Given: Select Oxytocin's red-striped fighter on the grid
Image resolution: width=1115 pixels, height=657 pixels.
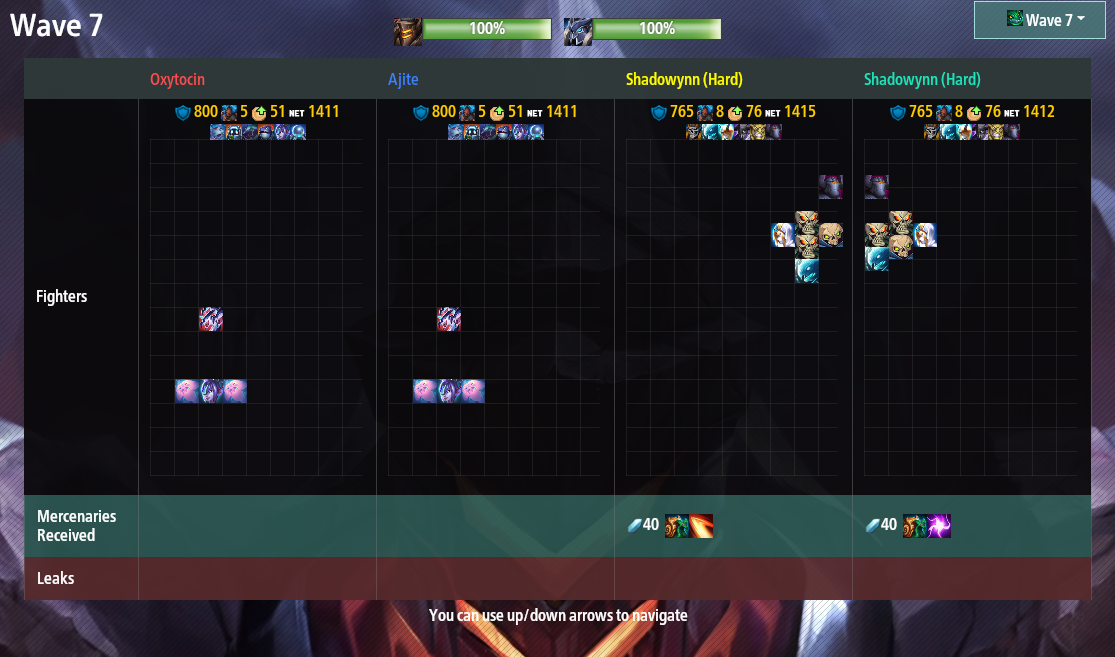Looking at the screenshot, I should [211, 319].
